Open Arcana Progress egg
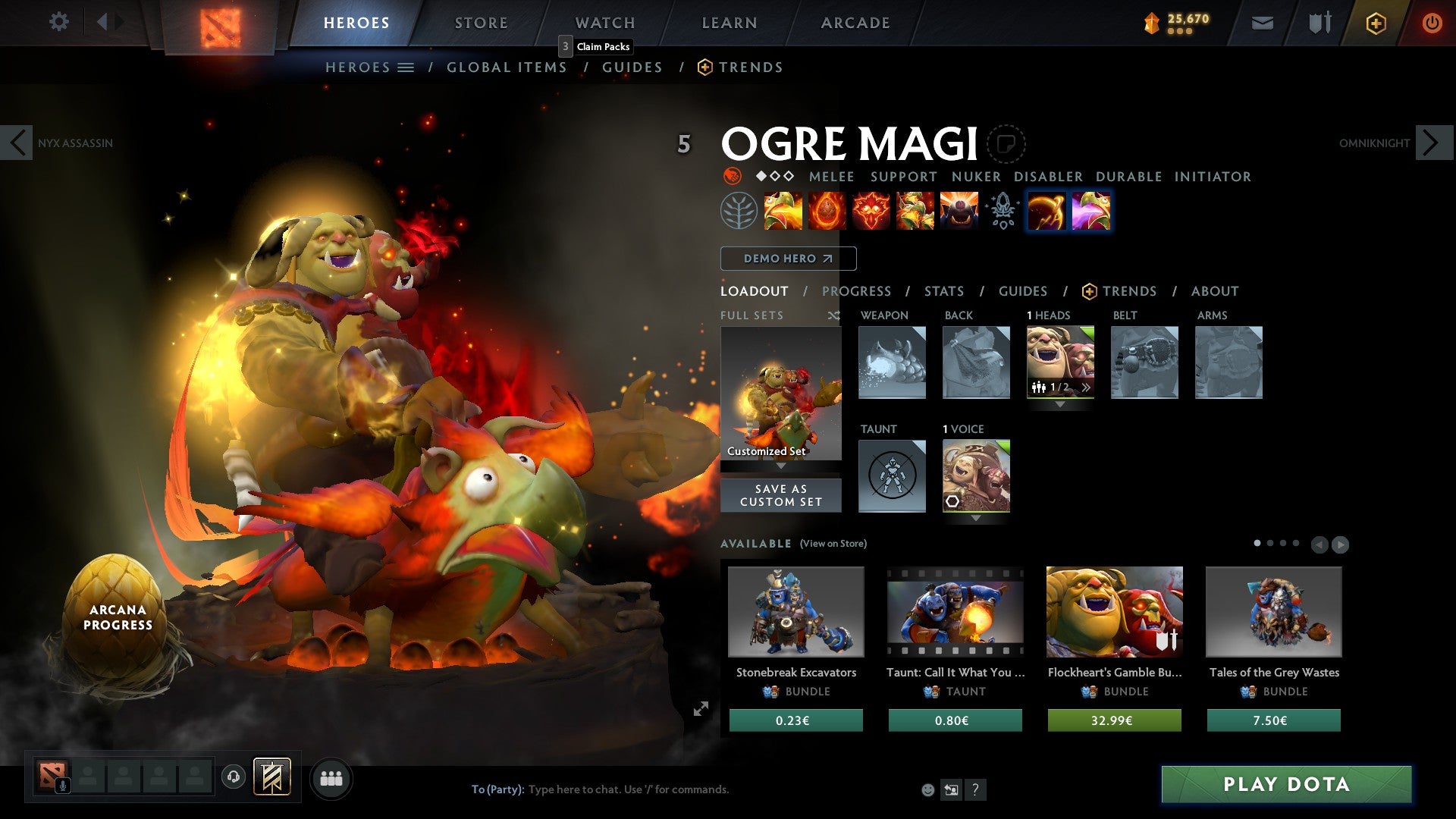 [117, 617]
